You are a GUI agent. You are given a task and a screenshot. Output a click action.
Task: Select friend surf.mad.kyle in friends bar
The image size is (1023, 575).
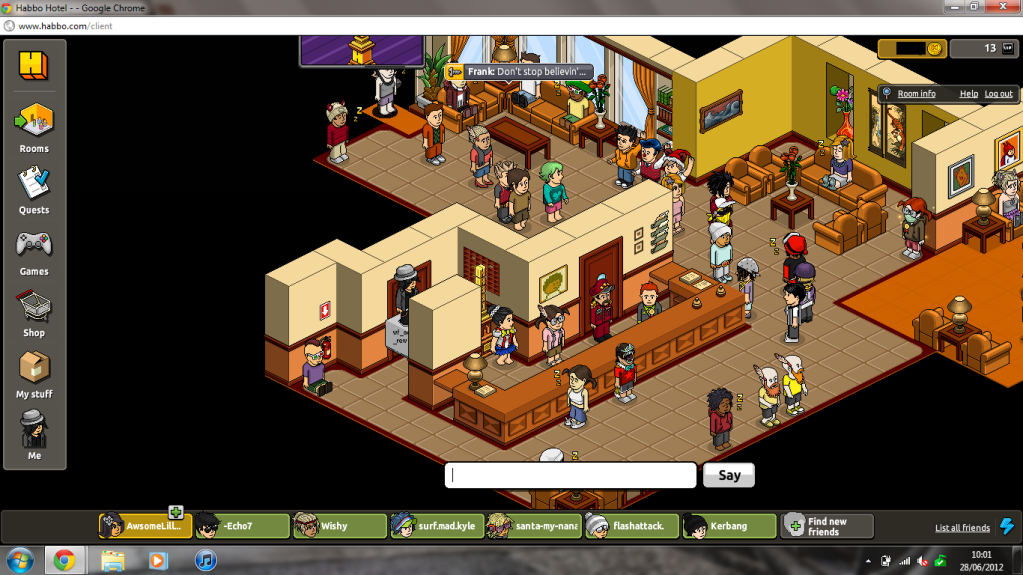click(x=436, y=526)
